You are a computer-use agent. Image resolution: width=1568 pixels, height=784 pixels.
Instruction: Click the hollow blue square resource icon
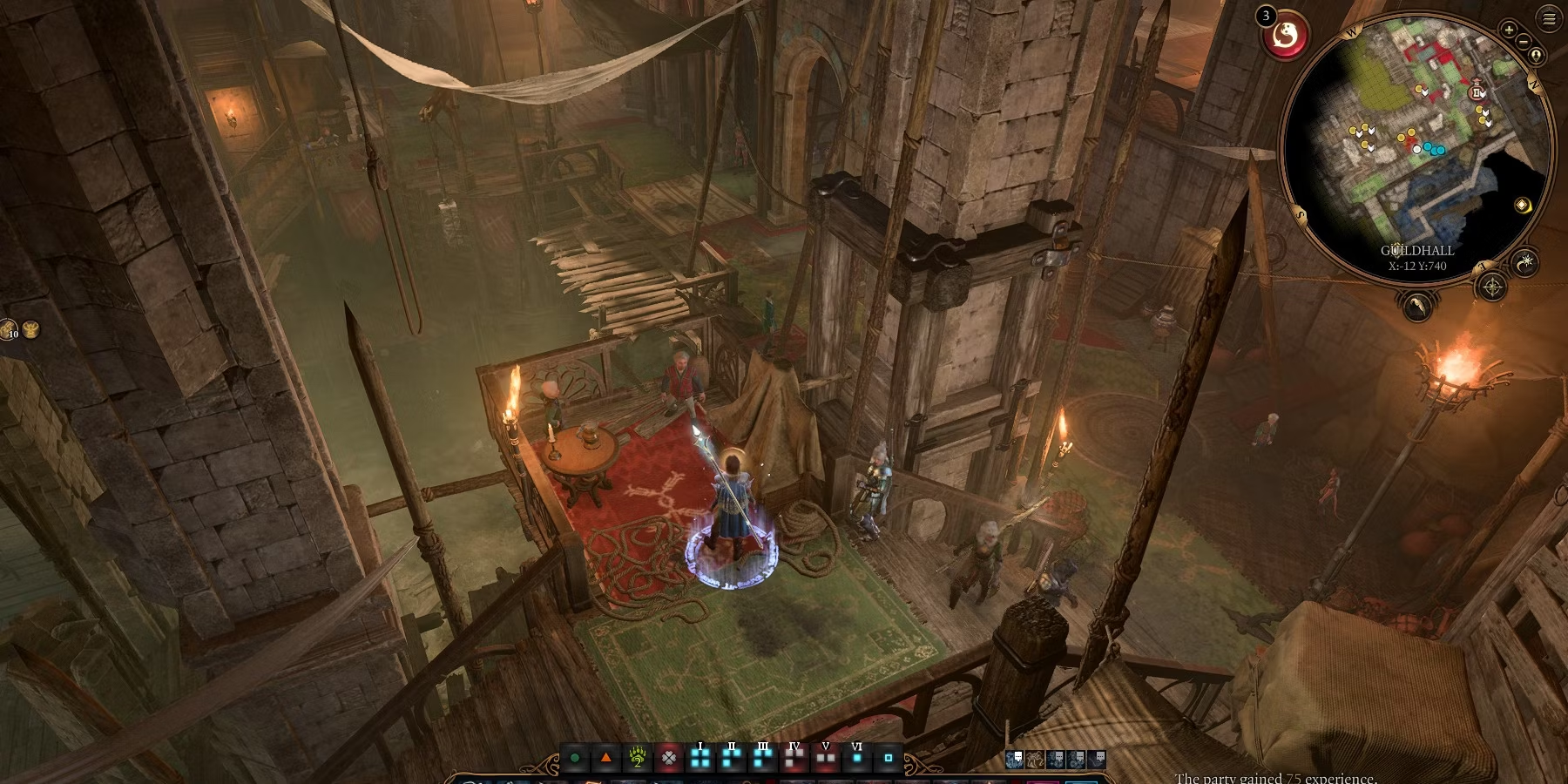(889, 758)
